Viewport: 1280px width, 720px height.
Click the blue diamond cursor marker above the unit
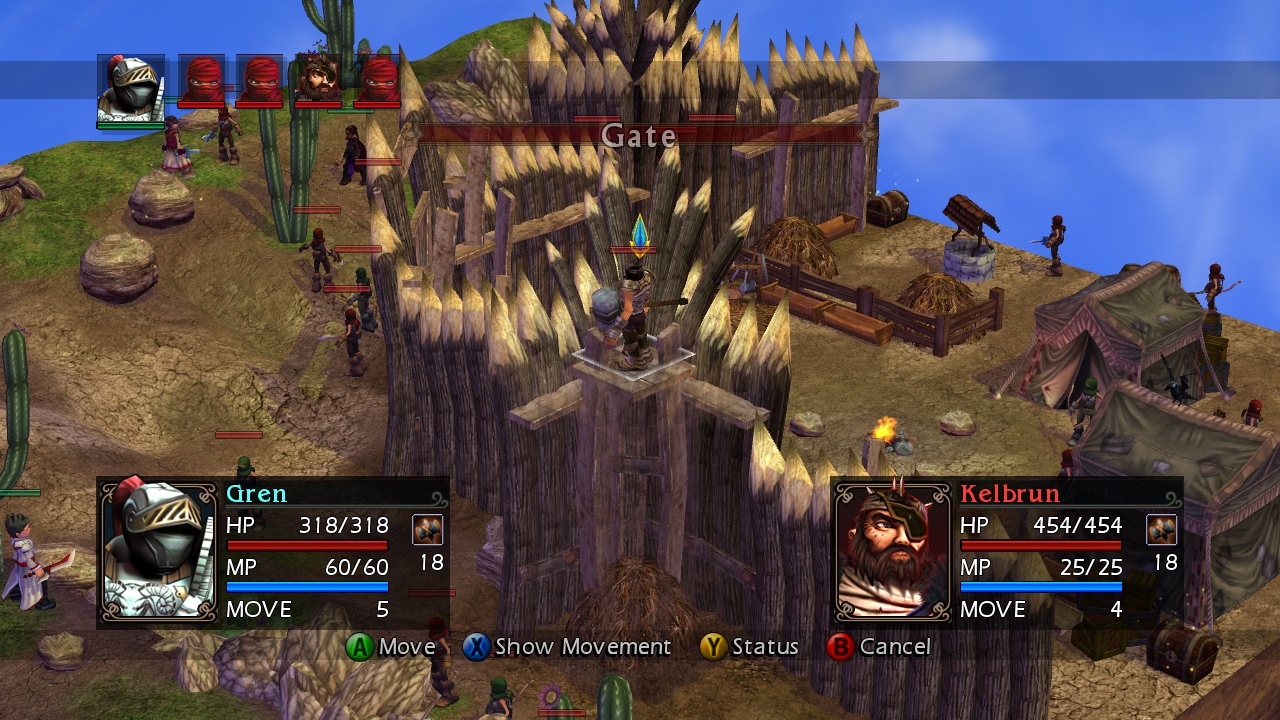pyautogui.click(x=640, y=232)
